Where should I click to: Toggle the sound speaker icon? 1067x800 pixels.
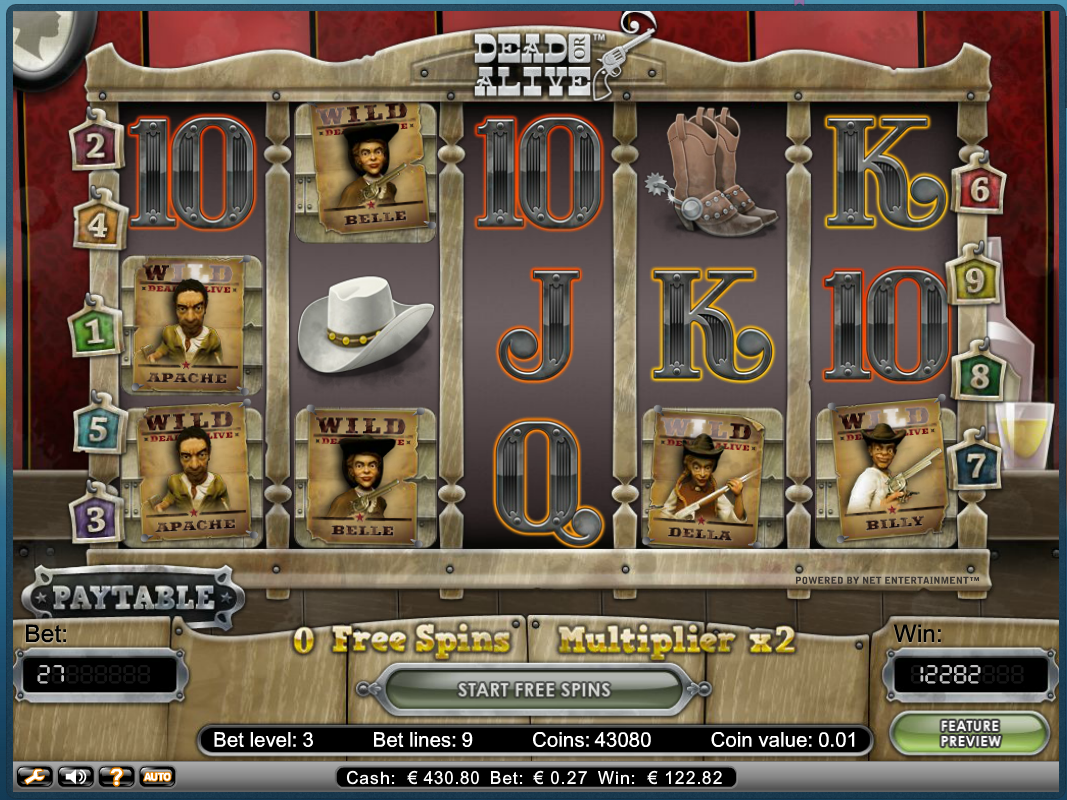click(74, 776)
